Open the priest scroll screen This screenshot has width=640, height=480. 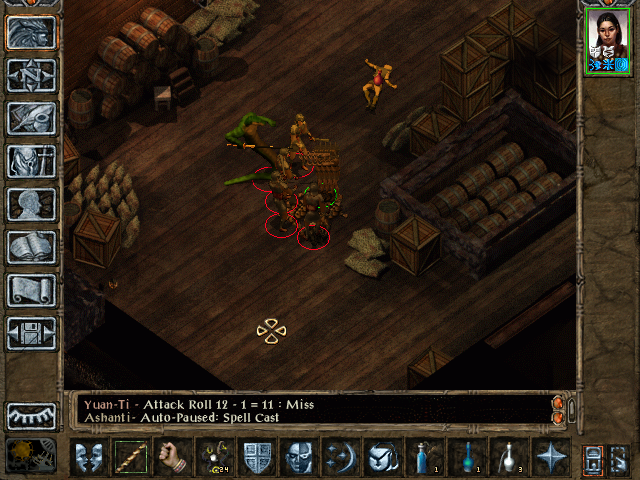tap(32, 290)
